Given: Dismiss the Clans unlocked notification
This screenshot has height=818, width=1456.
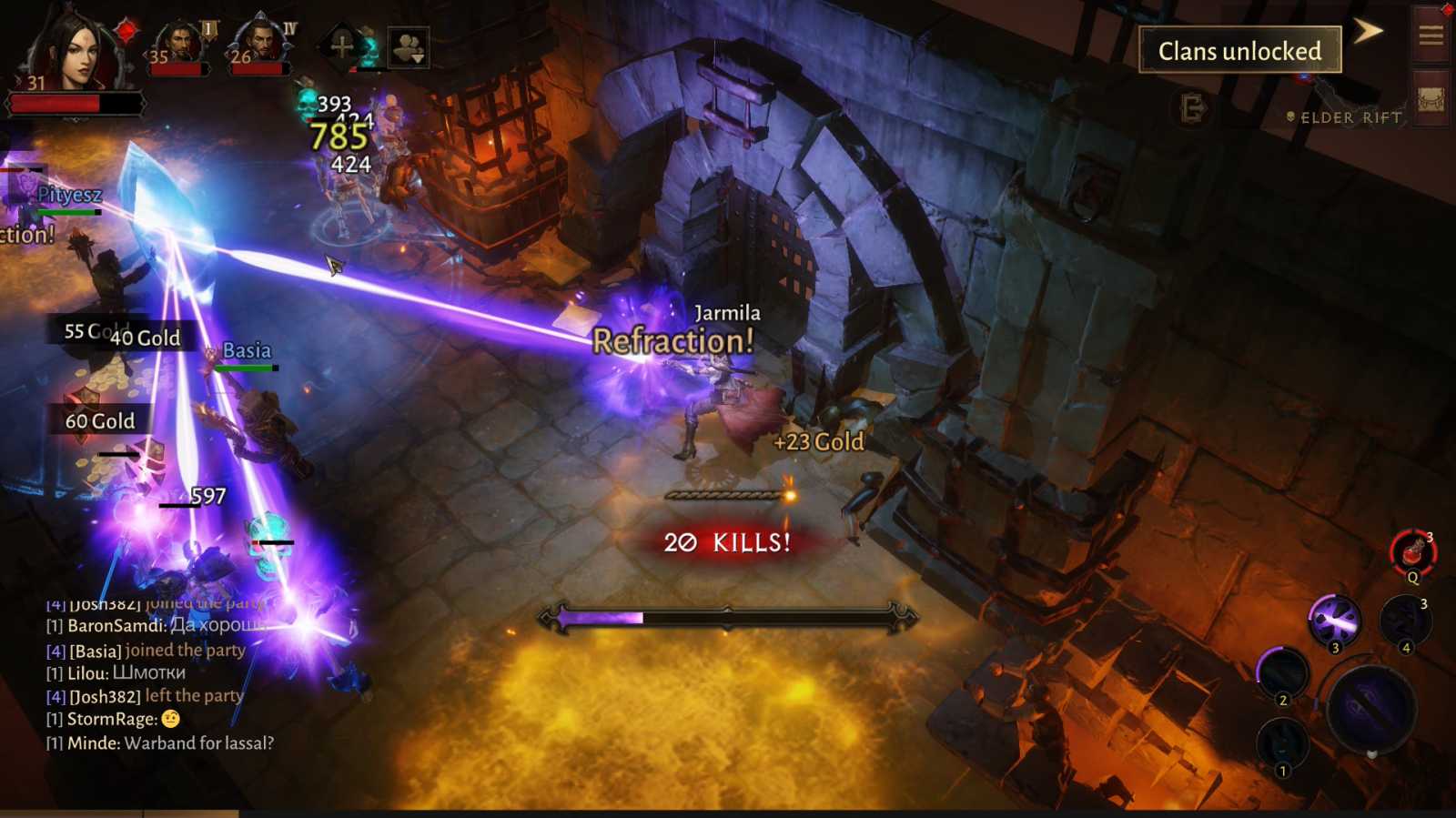Looking at the screenshot, I should [x=1239, y=51].
